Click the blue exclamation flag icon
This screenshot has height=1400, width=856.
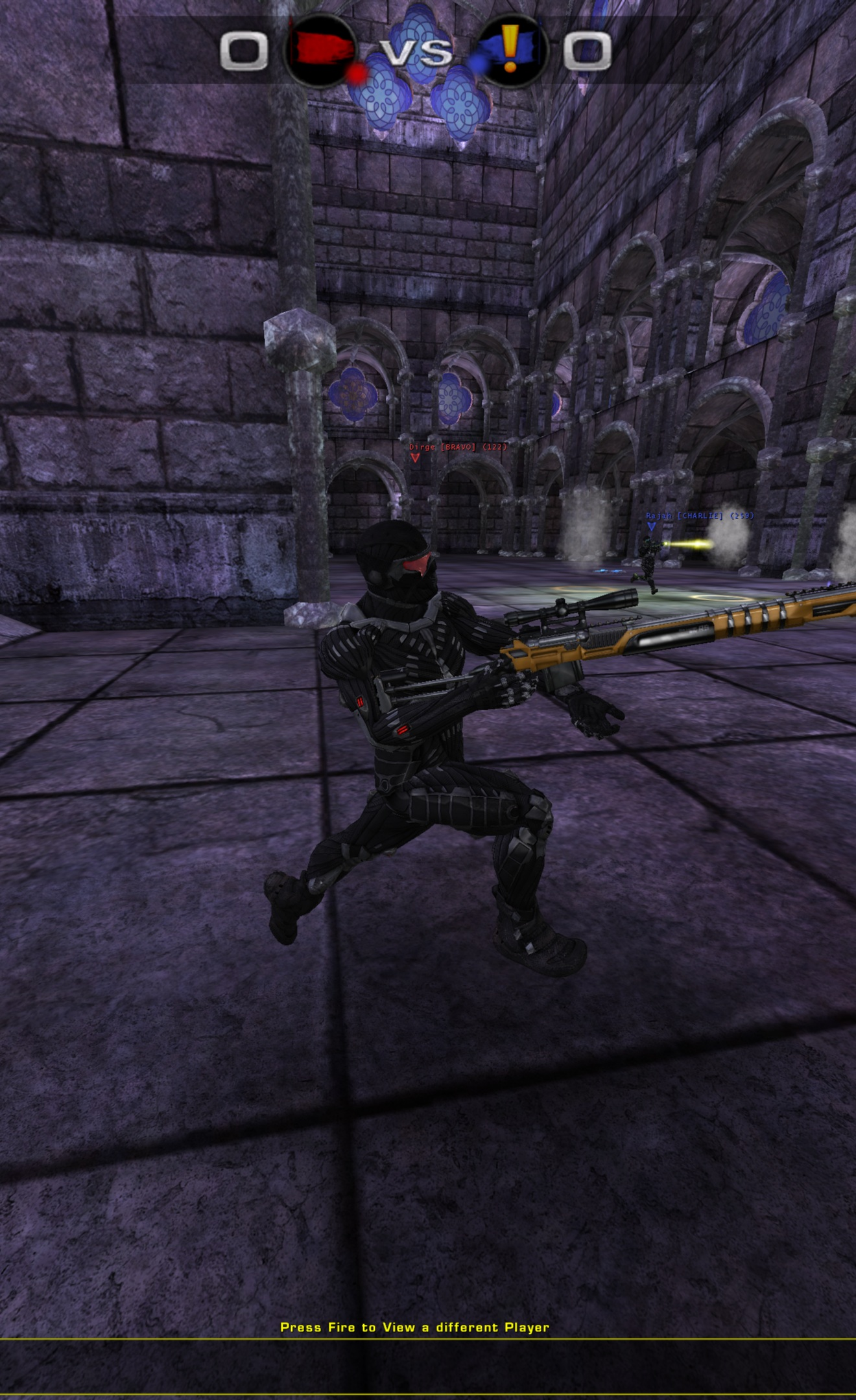514,51
